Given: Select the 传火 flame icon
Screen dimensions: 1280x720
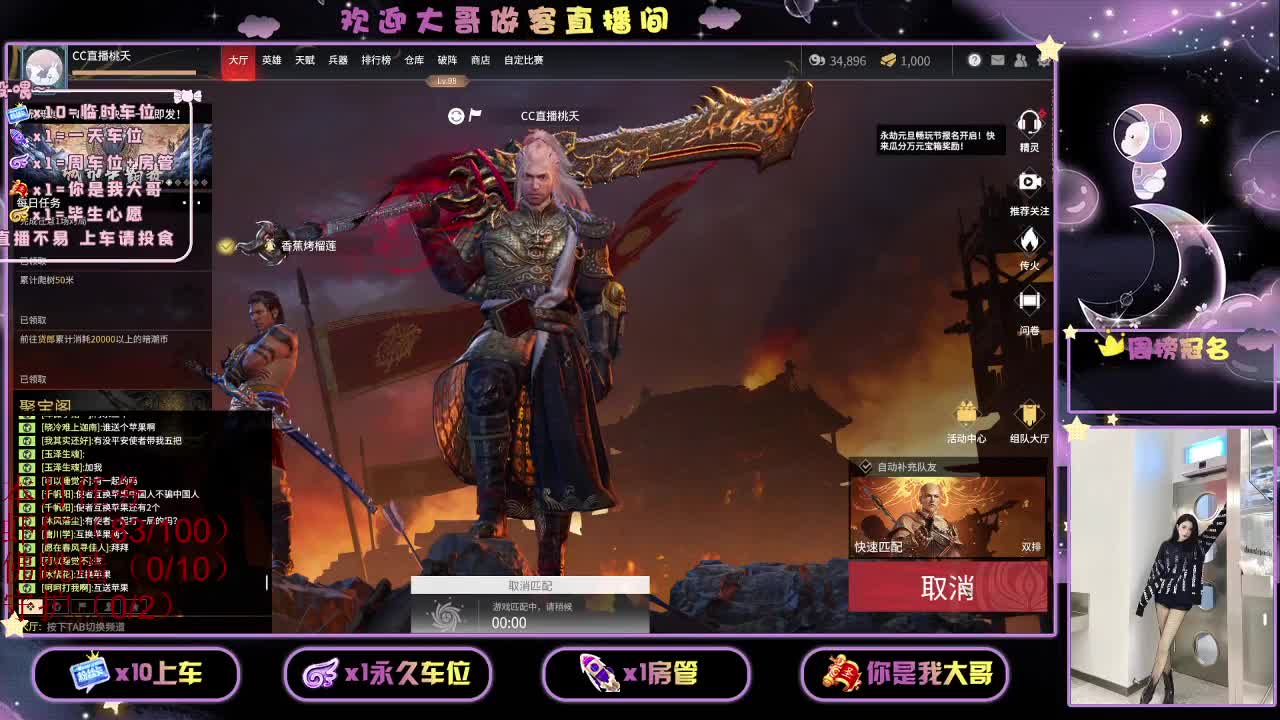Looking at the screenshot, I should click(x=1029, y=240).
